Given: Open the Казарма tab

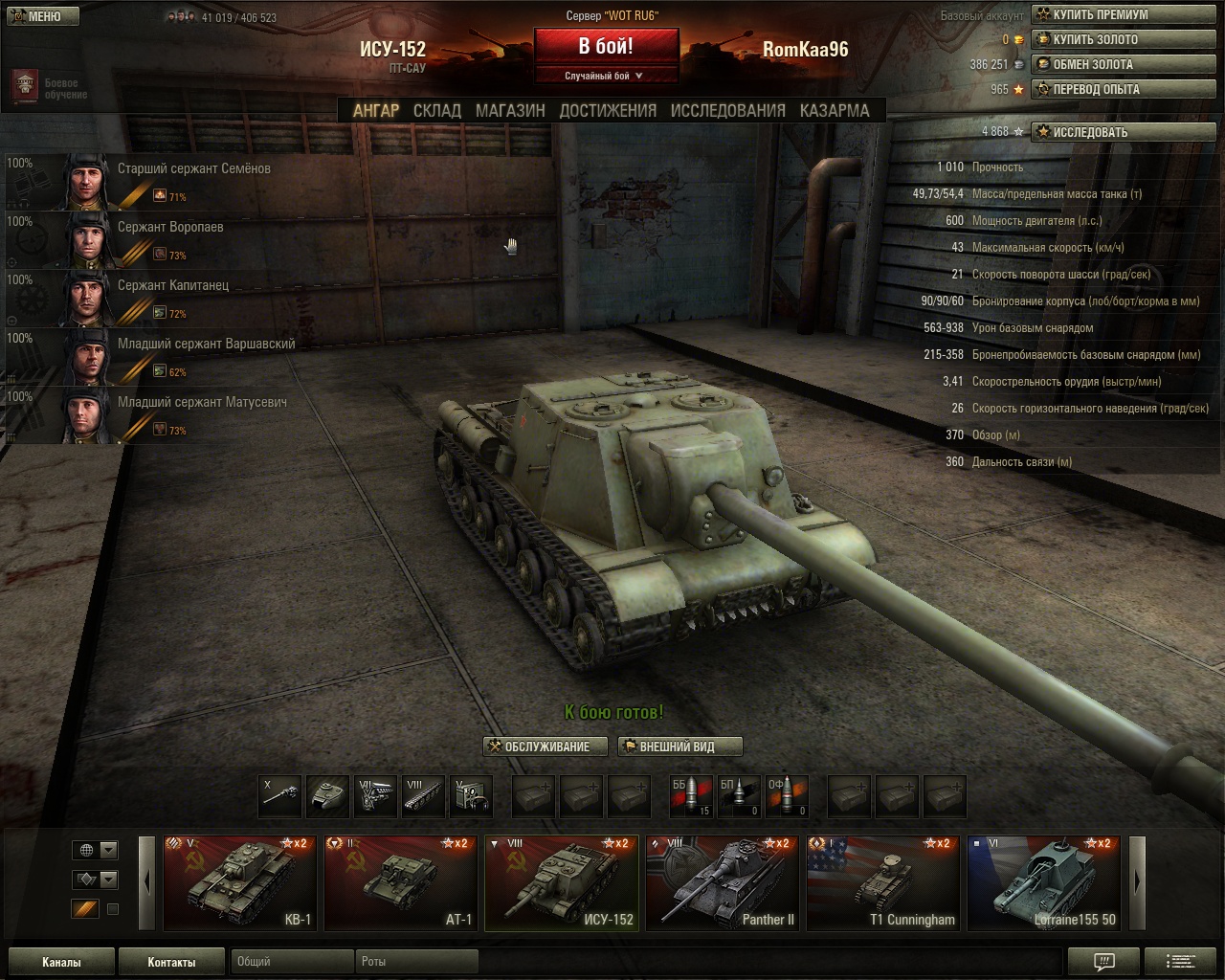Looking at the screenshot, I should (x=835, y=110).
